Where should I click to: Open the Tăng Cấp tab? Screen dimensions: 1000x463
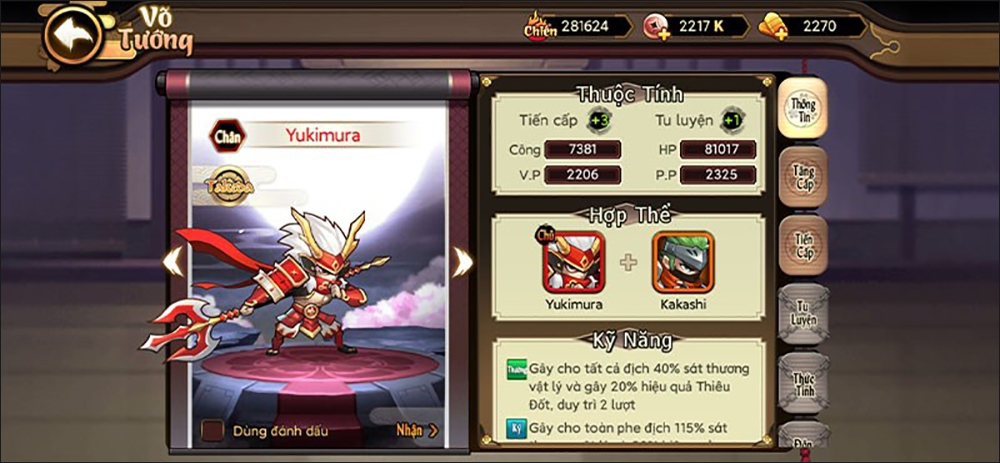pos(803,178)
